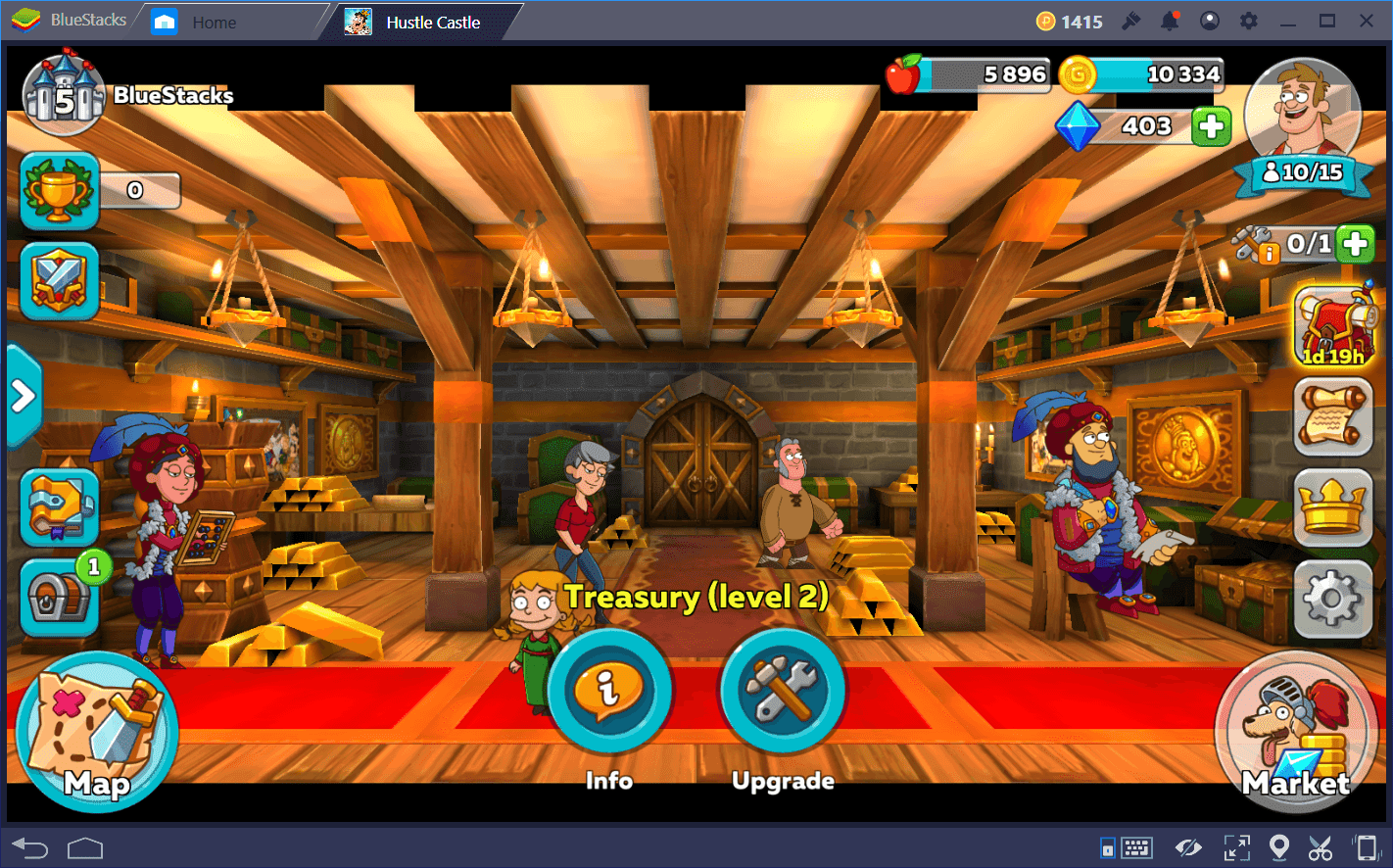Open the in-game settings gear icon
Image resolution: width=1393 pixels, height=868 pixels.
click(1331, 599)
